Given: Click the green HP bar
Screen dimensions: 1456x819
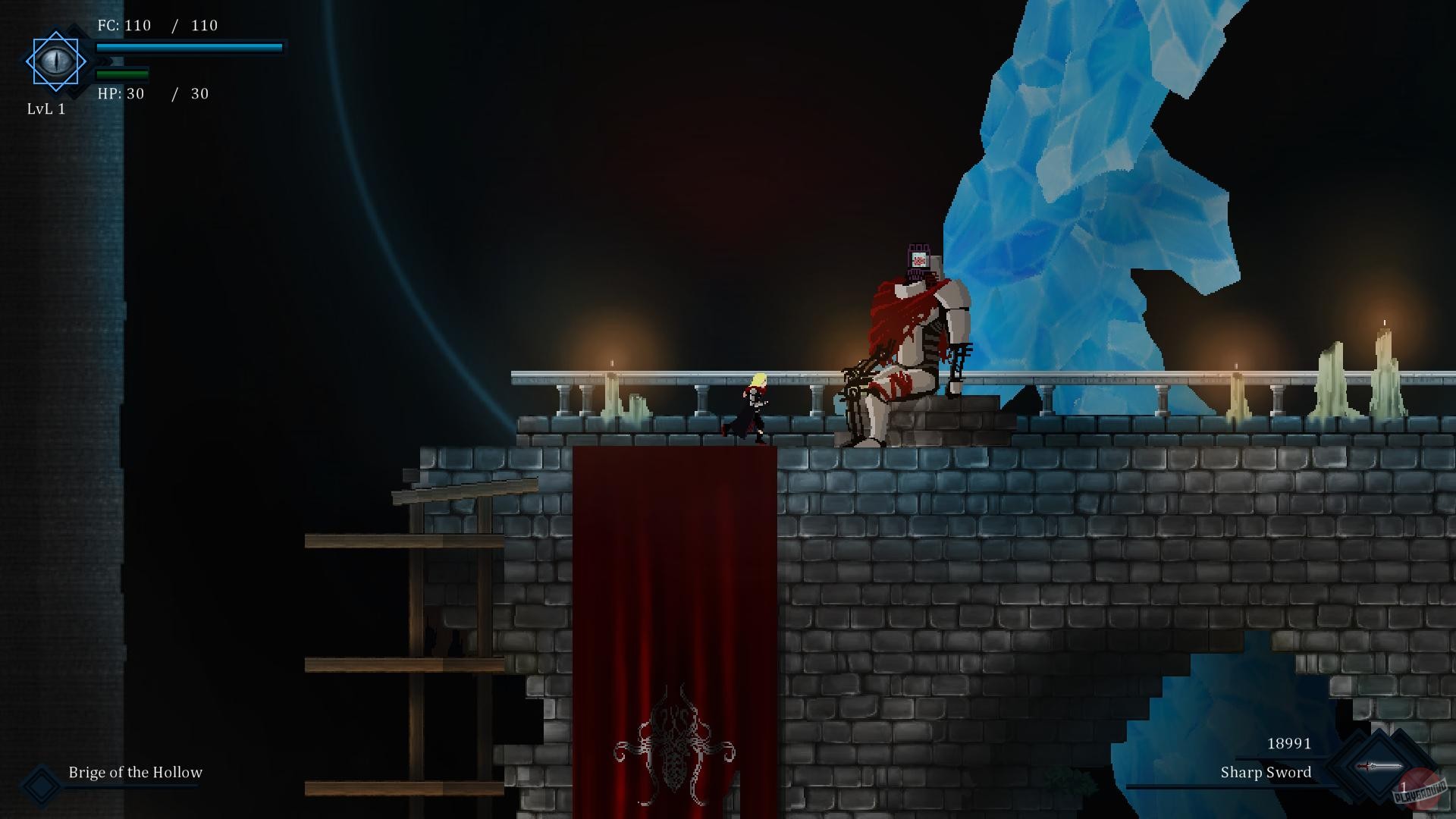Looking at the screenshot, I should [x=121, y=74].
